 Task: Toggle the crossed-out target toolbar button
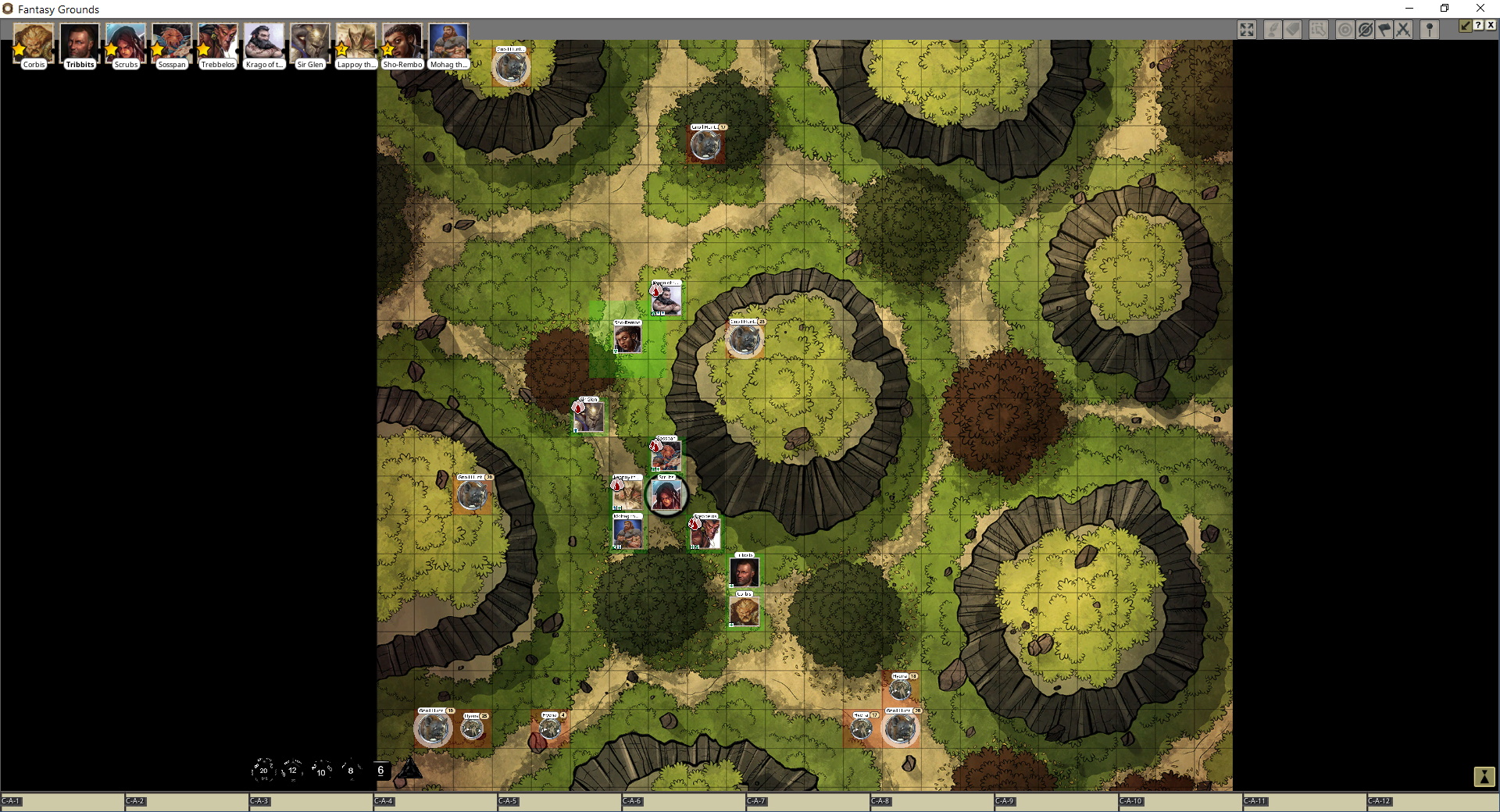point(1365,30)
